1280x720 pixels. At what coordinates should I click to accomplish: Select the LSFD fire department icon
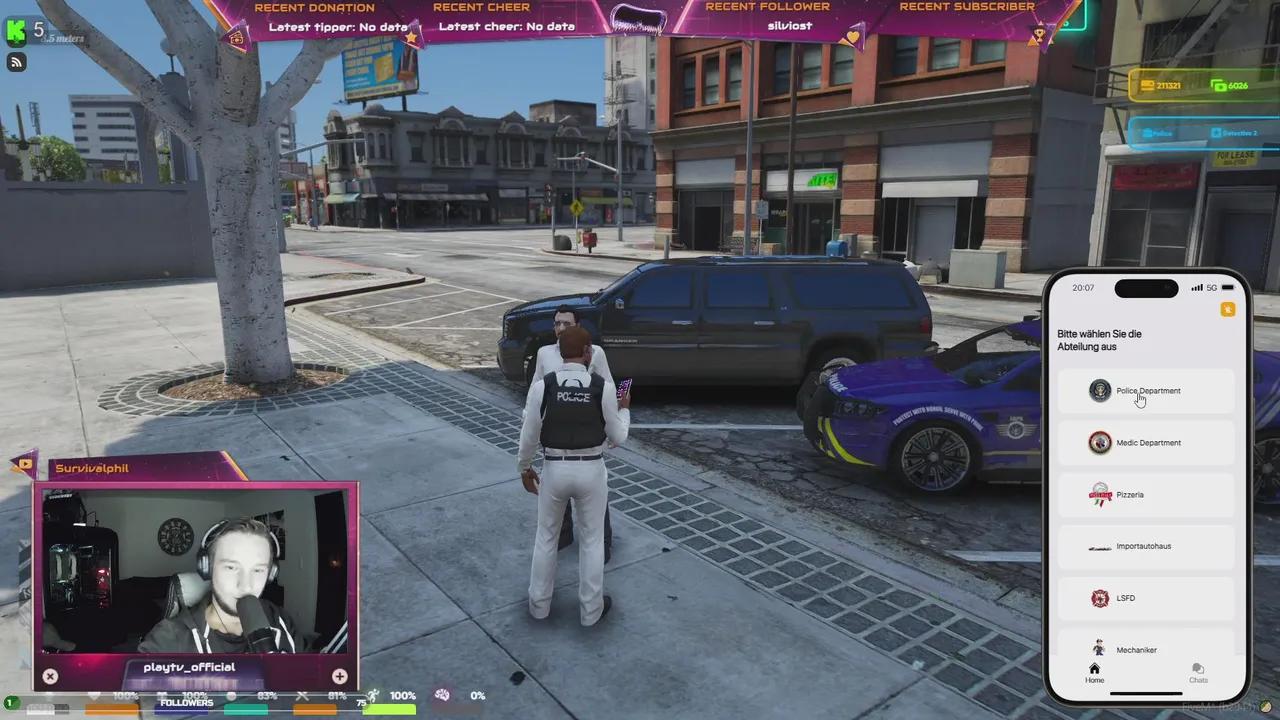(x=1100, y=598)
